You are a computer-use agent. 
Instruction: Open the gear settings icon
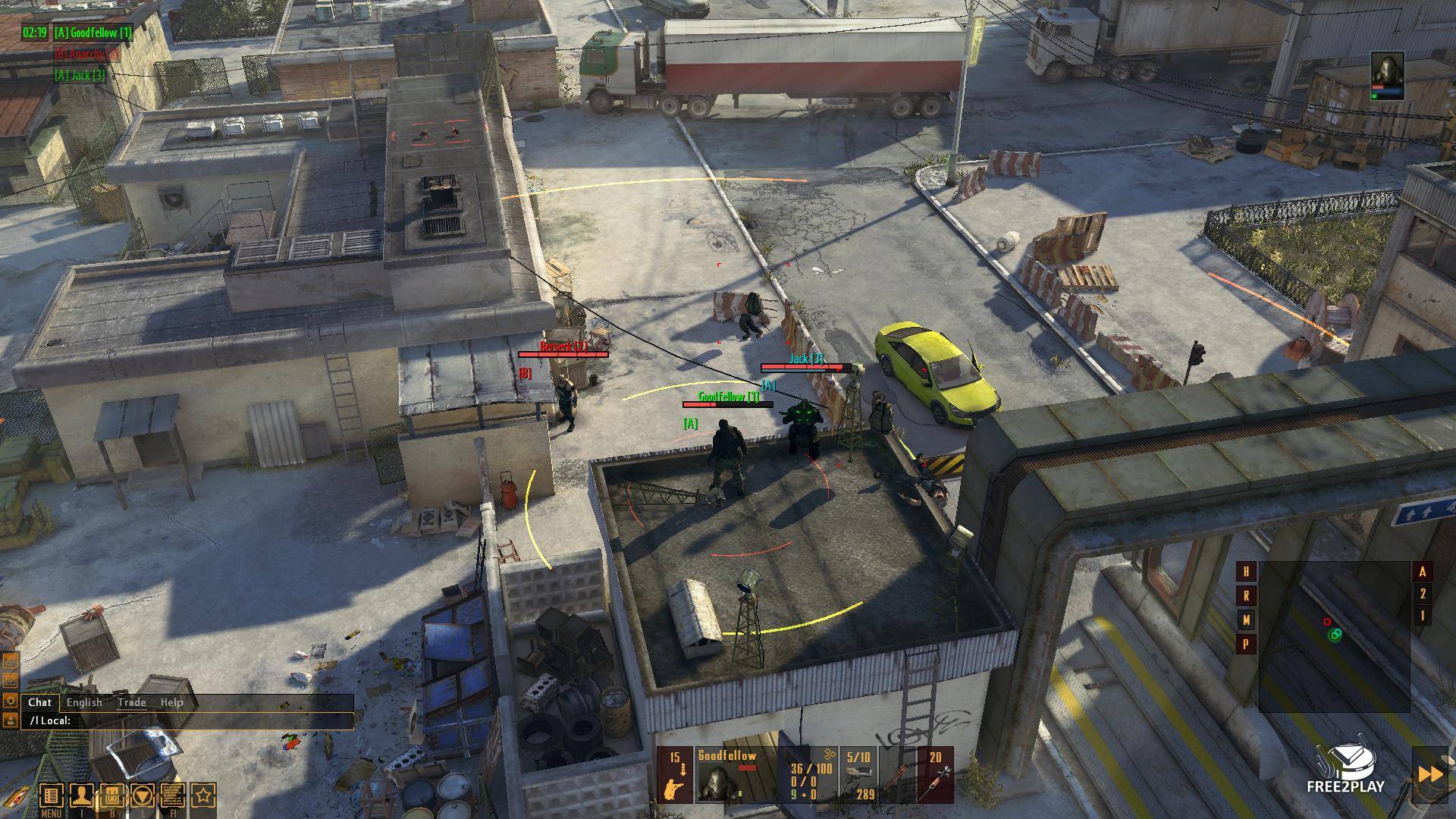[11, 700]
